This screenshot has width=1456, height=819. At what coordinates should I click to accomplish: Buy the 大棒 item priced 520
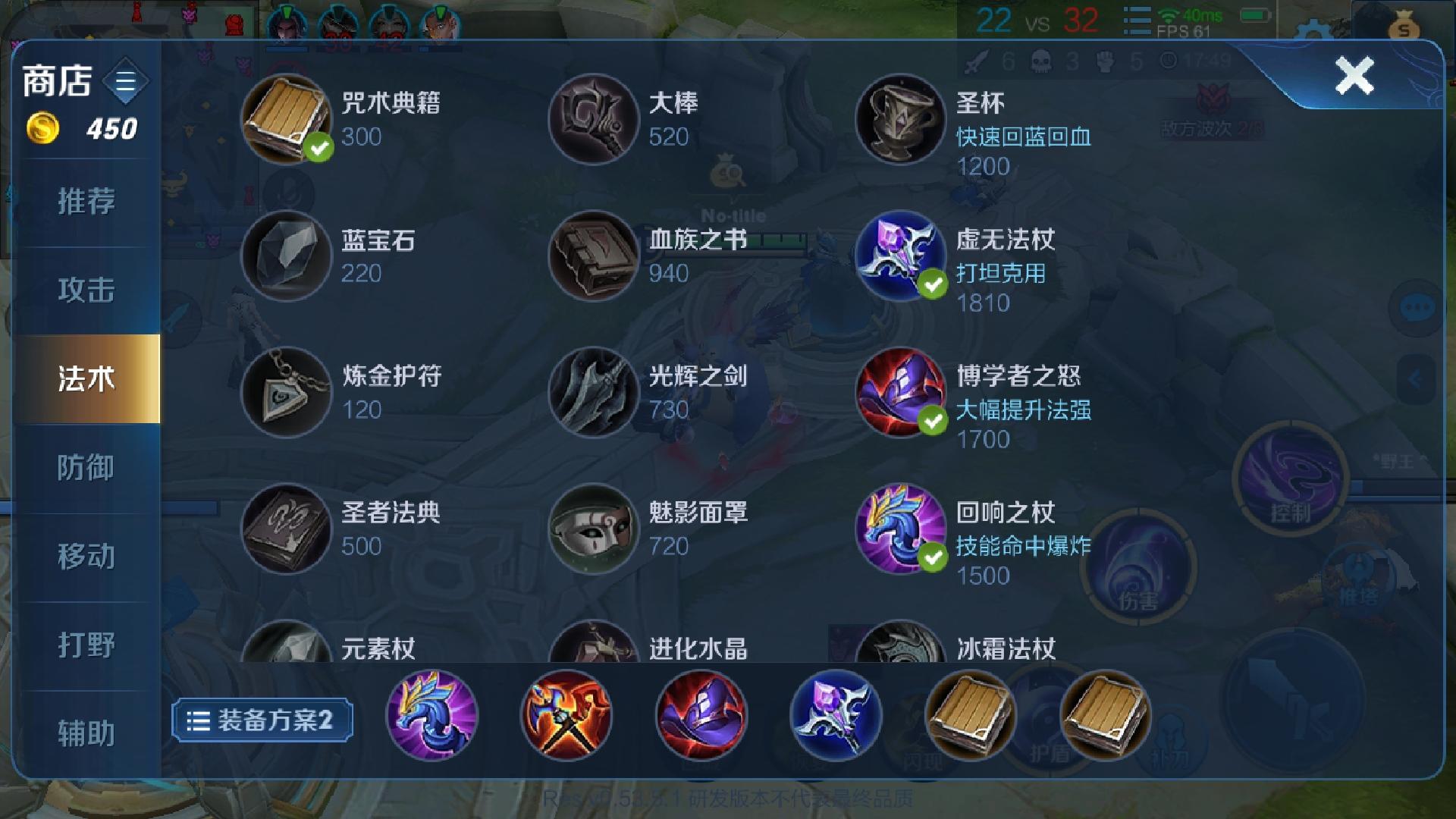(x=593, y=120)
